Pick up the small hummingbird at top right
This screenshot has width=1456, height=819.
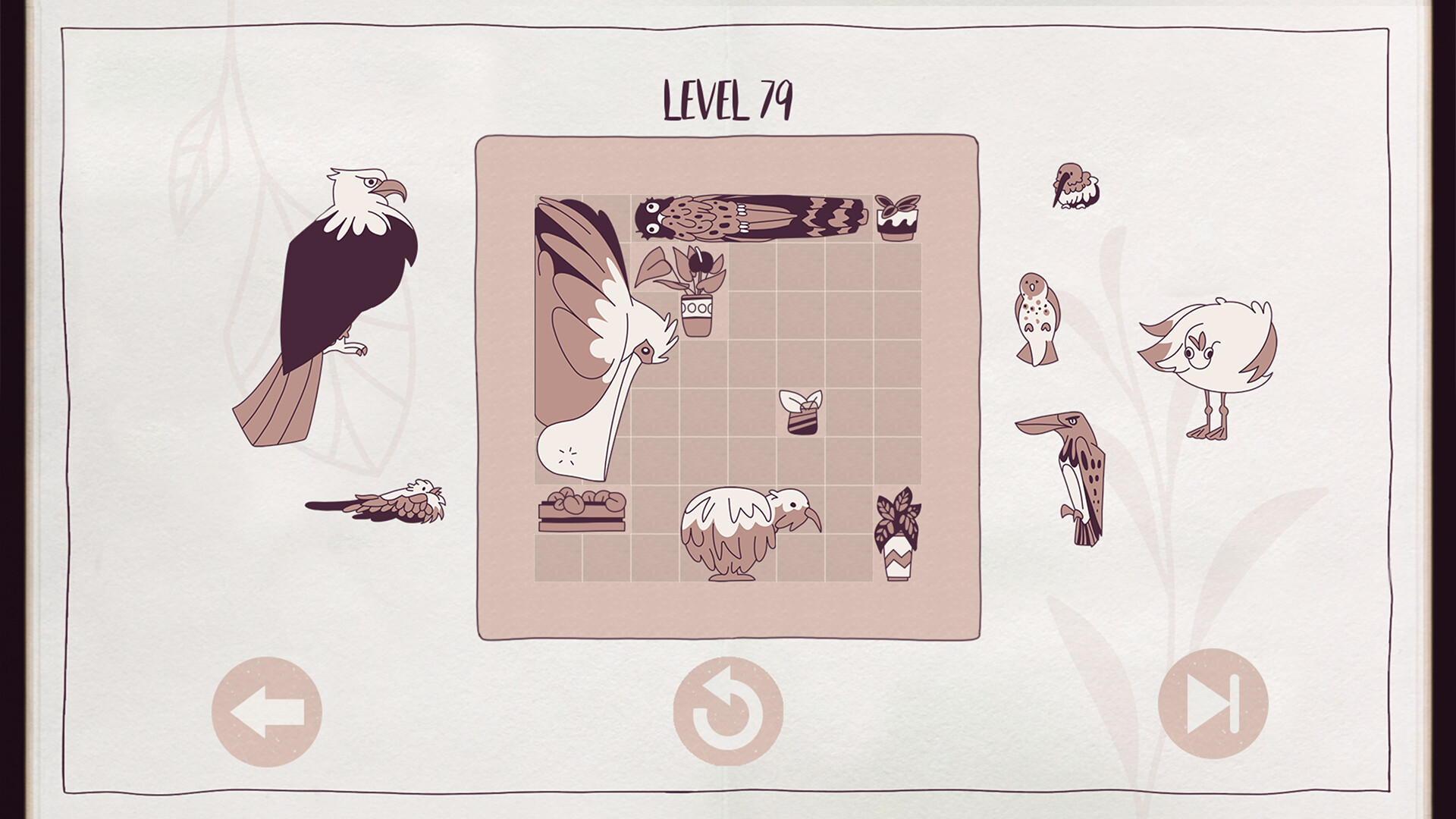tap(1075, 186)
